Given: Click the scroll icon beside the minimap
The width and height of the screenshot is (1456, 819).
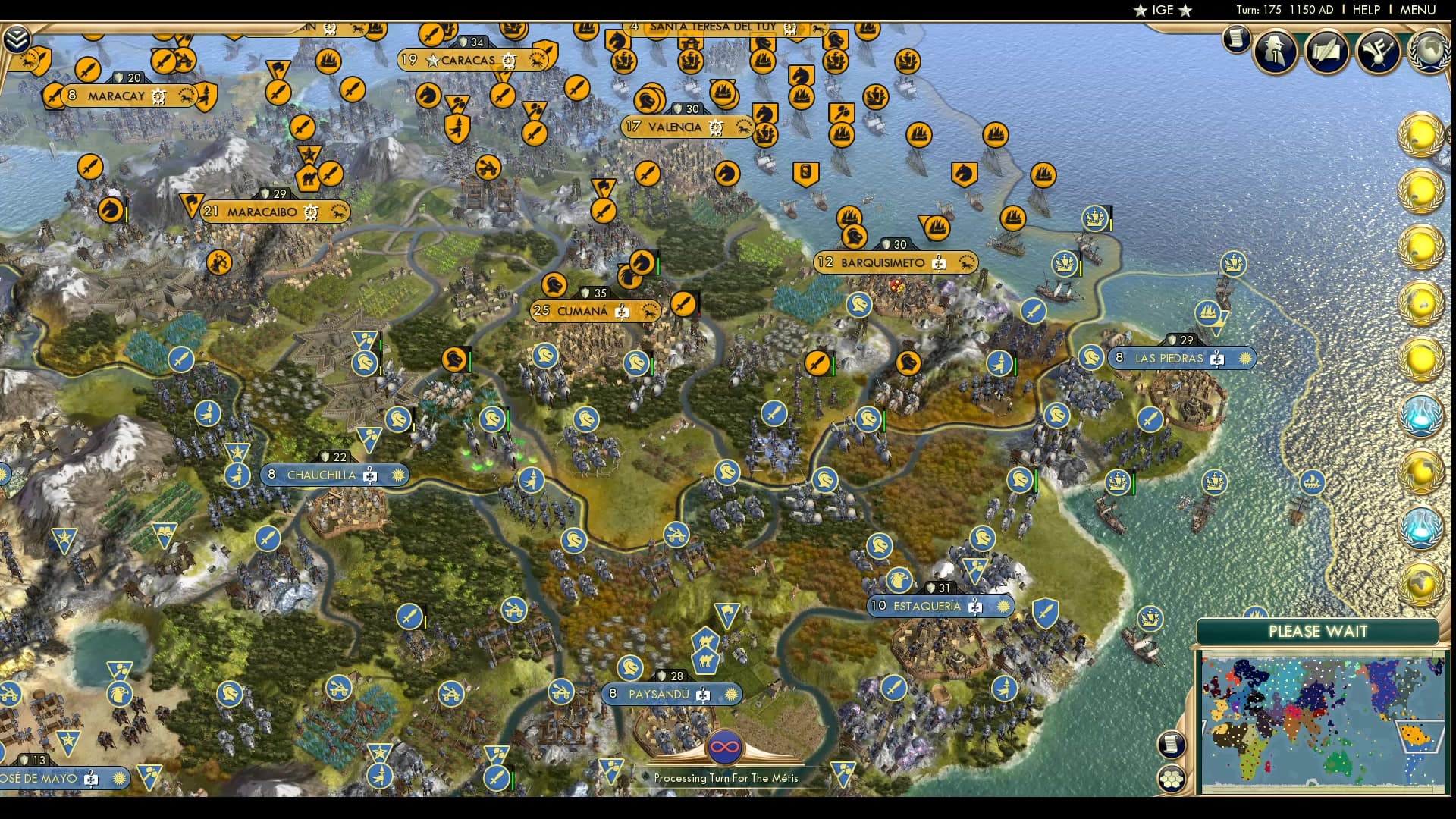Looking at the screenshot, I should 1170,743.
